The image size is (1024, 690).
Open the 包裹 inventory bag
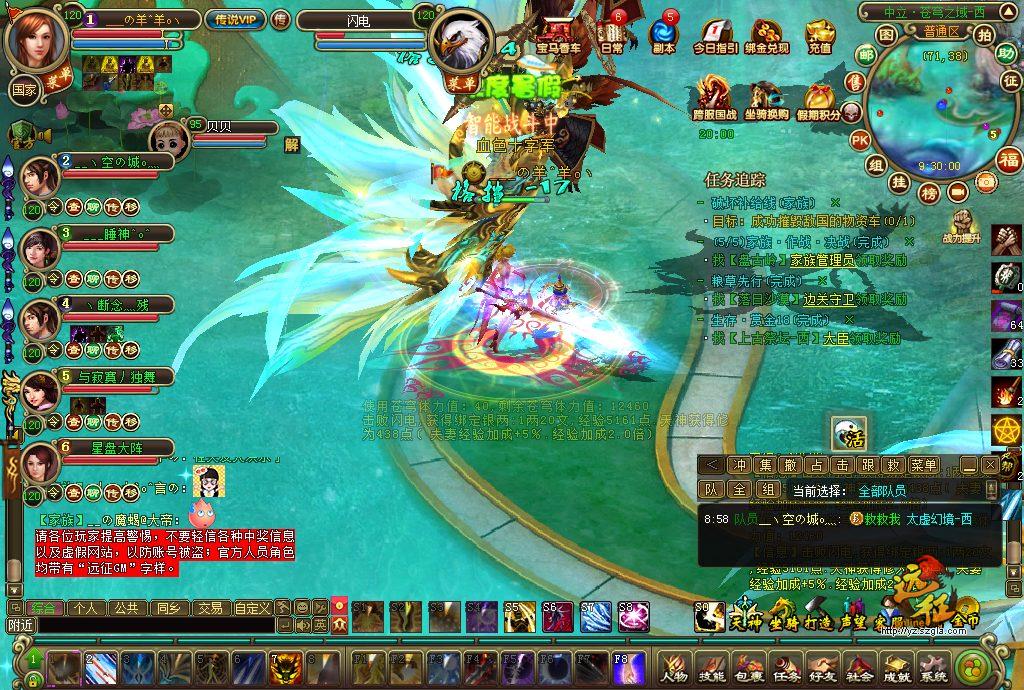748,666
